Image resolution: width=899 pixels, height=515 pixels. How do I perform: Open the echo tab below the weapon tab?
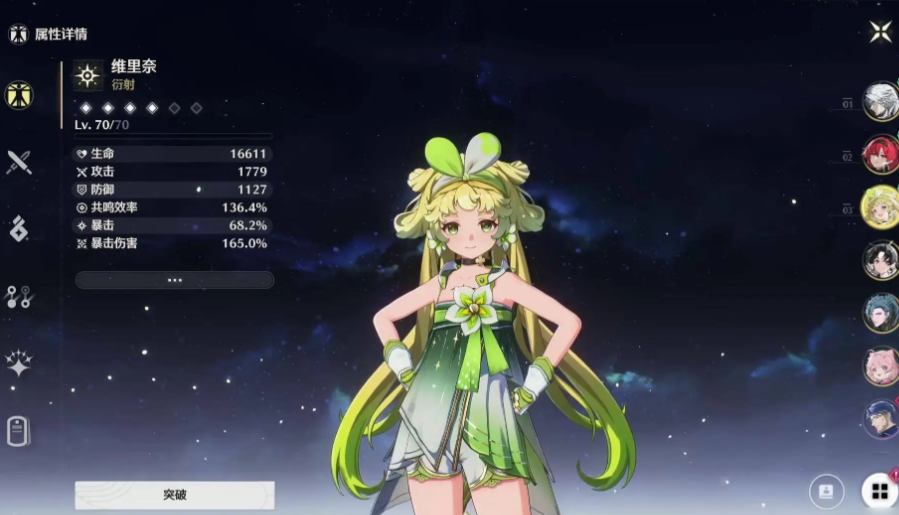click(x=19, y=229)
